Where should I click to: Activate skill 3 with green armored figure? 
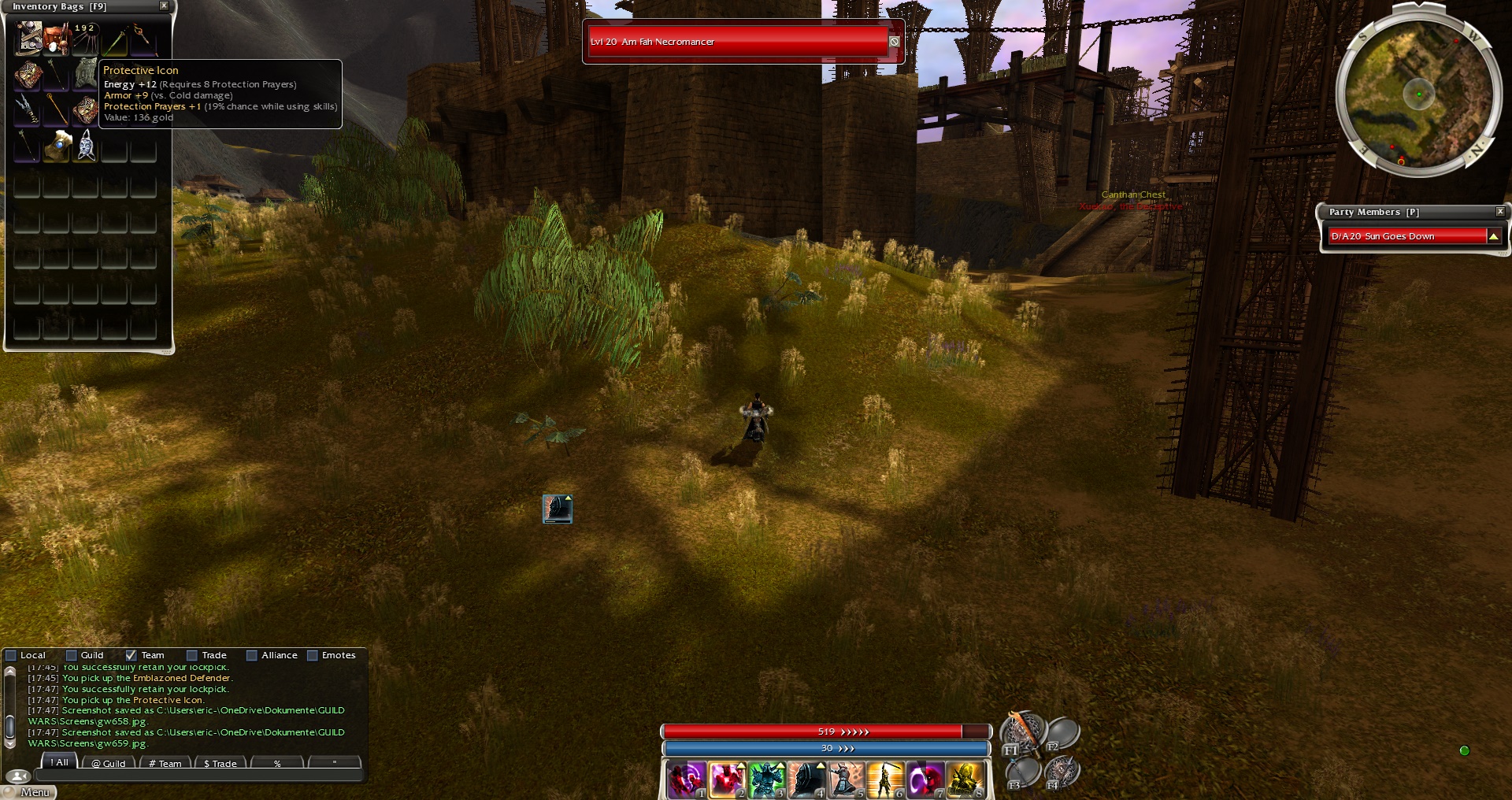click(765, 780)
